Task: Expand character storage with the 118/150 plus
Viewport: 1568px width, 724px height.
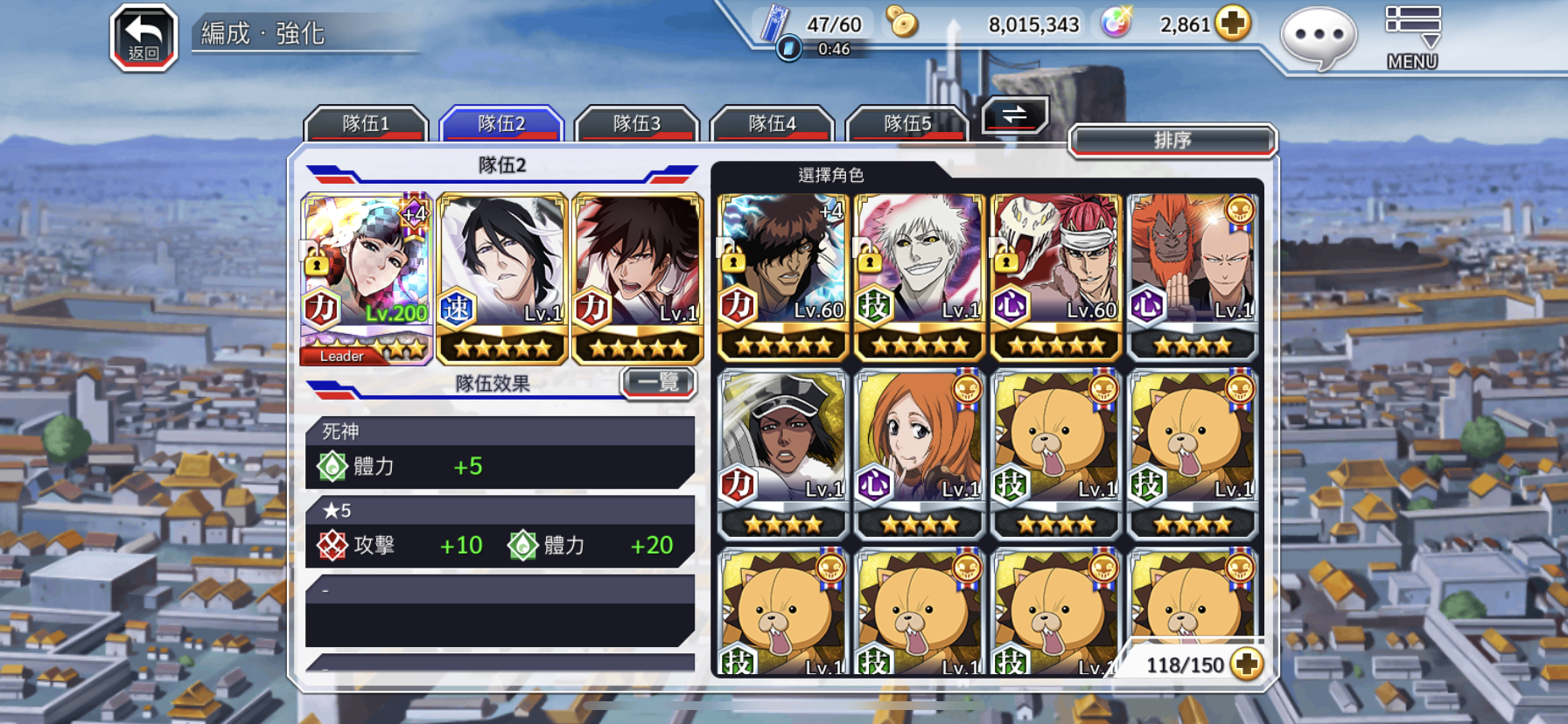Action: [1246, 665]
